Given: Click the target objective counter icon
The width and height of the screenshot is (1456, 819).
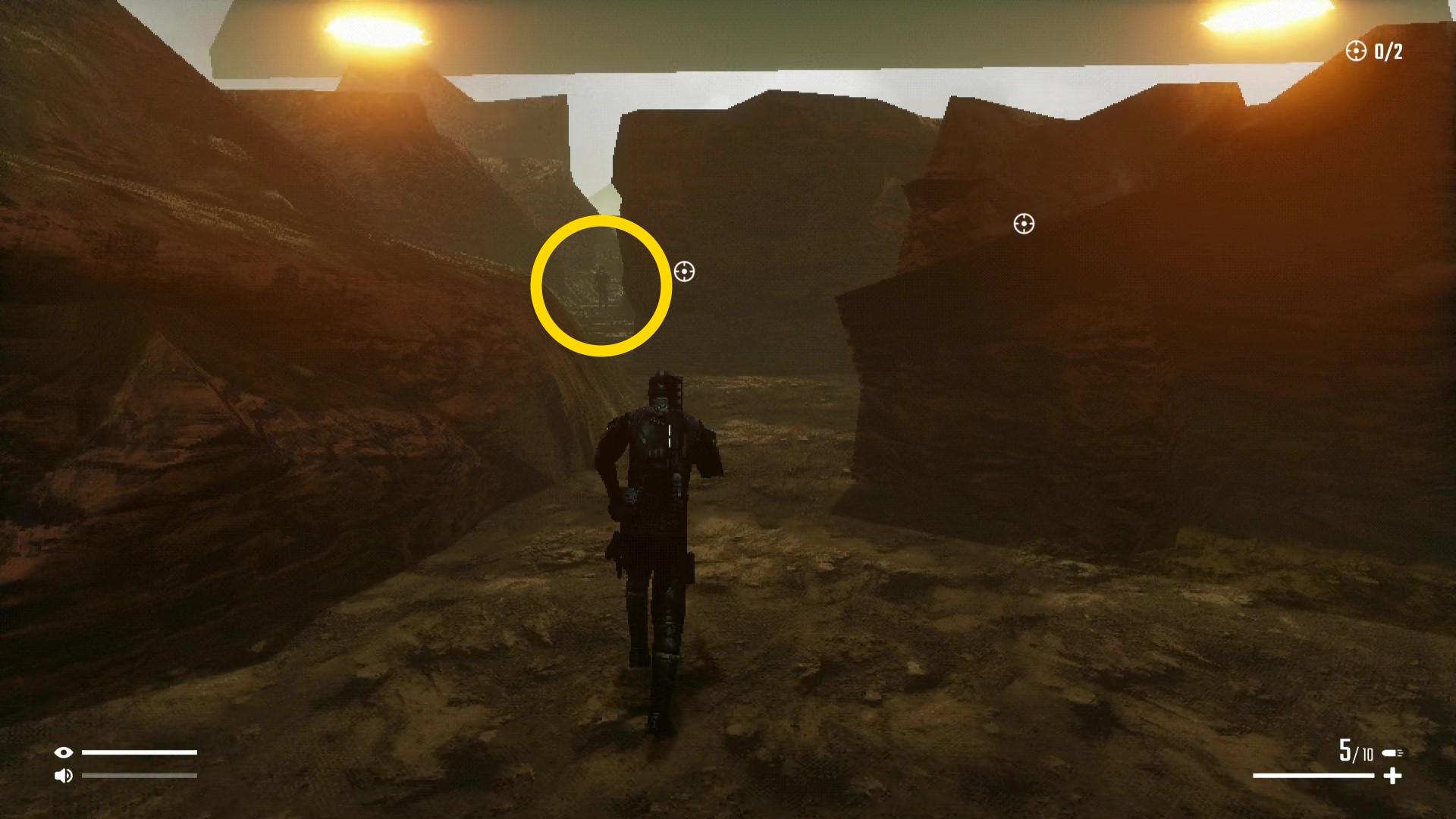Looking at the screenshot, I should pyautogui.click(x=1355, y=51).
